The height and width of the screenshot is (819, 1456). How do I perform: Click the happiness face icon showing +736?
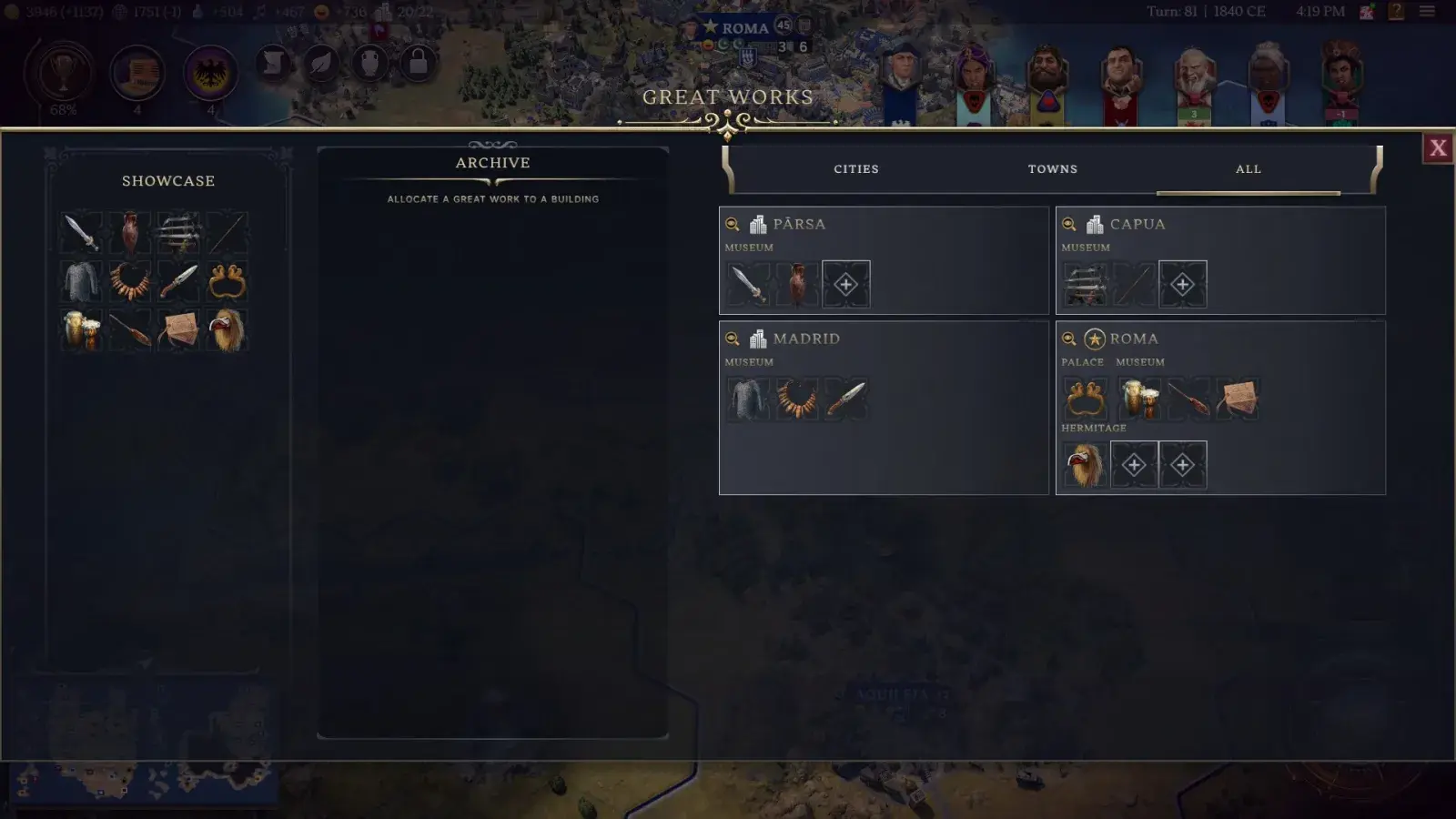click(322, 12)
